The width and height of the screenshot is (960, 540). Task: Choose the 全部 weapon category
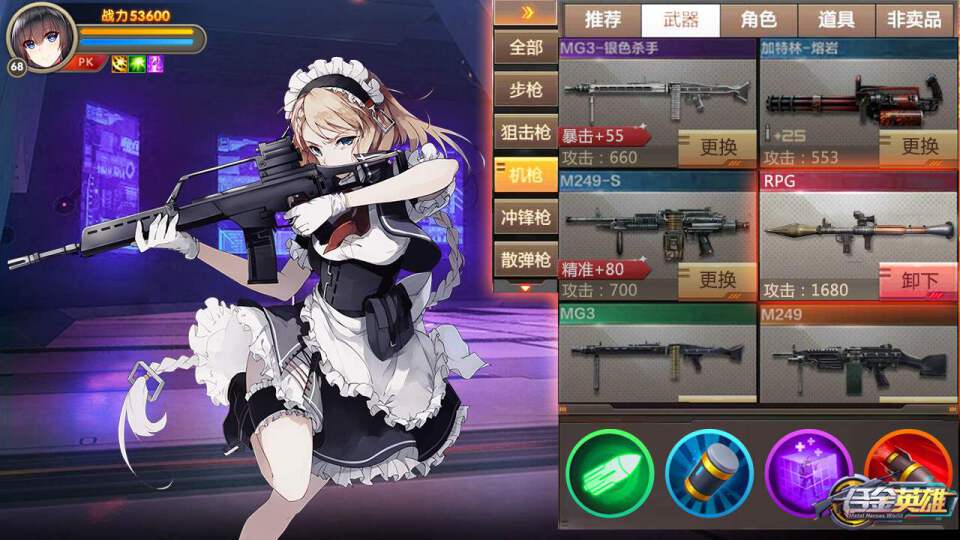(x=525, y=47)
